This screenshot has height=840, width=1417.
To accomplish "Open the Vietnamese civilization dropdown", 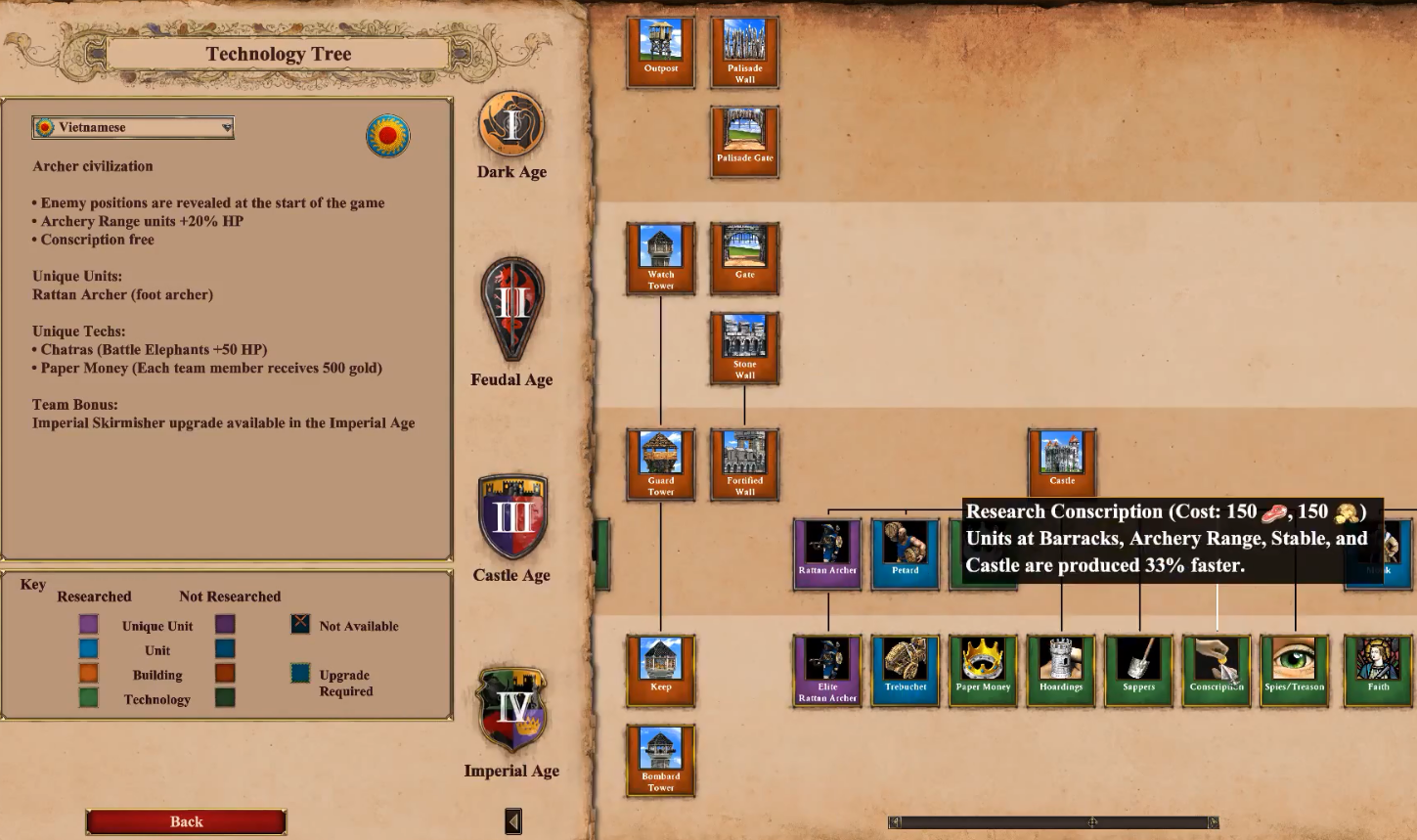I will pyautogui.click(x=133, y=127).
